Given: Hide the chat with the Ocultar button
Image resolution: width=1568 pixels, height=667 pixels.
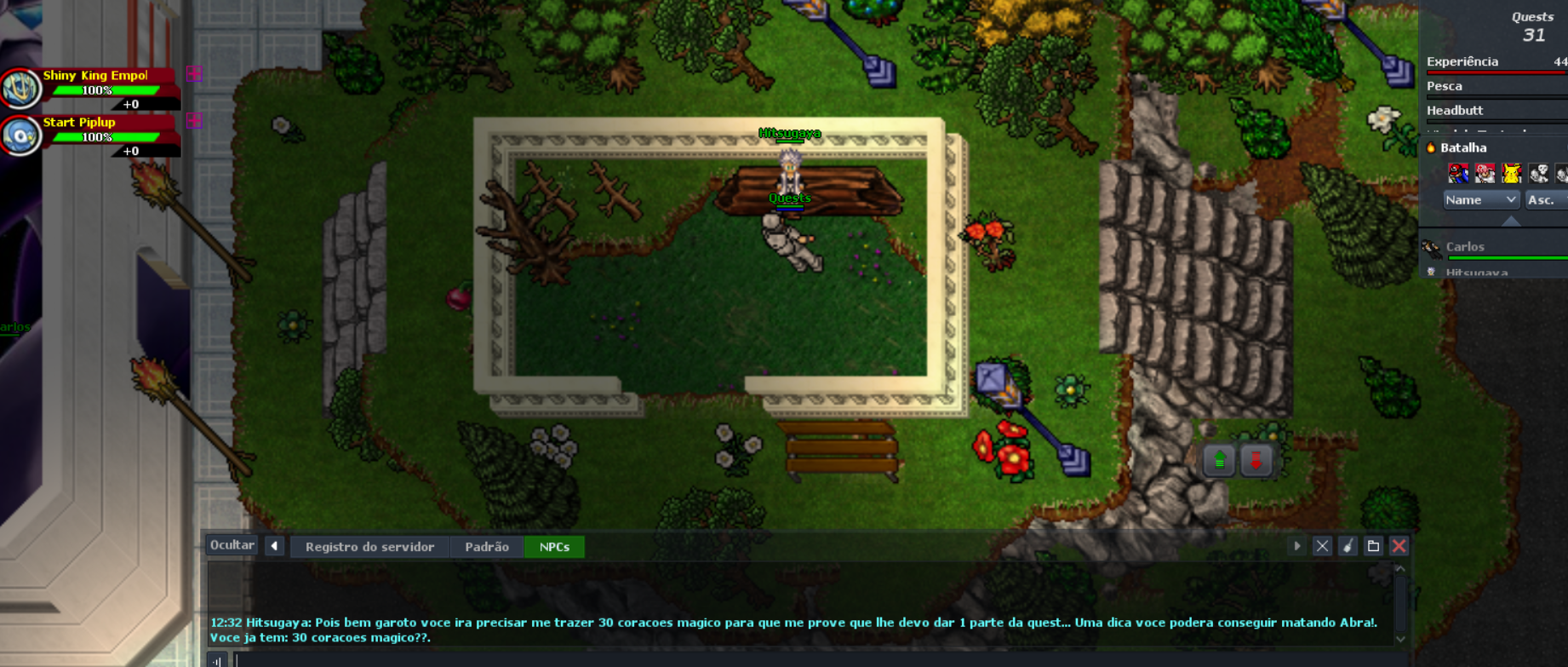Looking at the screenshot, I should point(232,545).
